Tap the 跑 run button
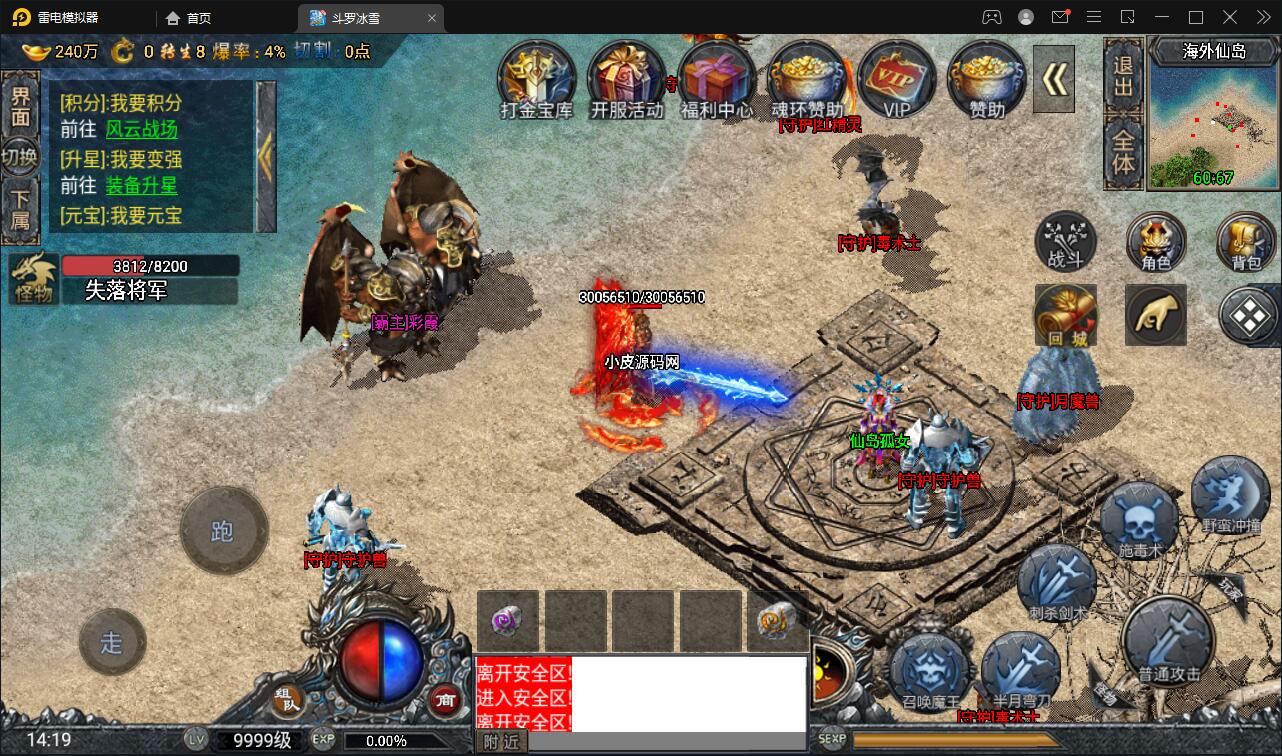Viewport: 1282px width, 756px height. point(223,531)
